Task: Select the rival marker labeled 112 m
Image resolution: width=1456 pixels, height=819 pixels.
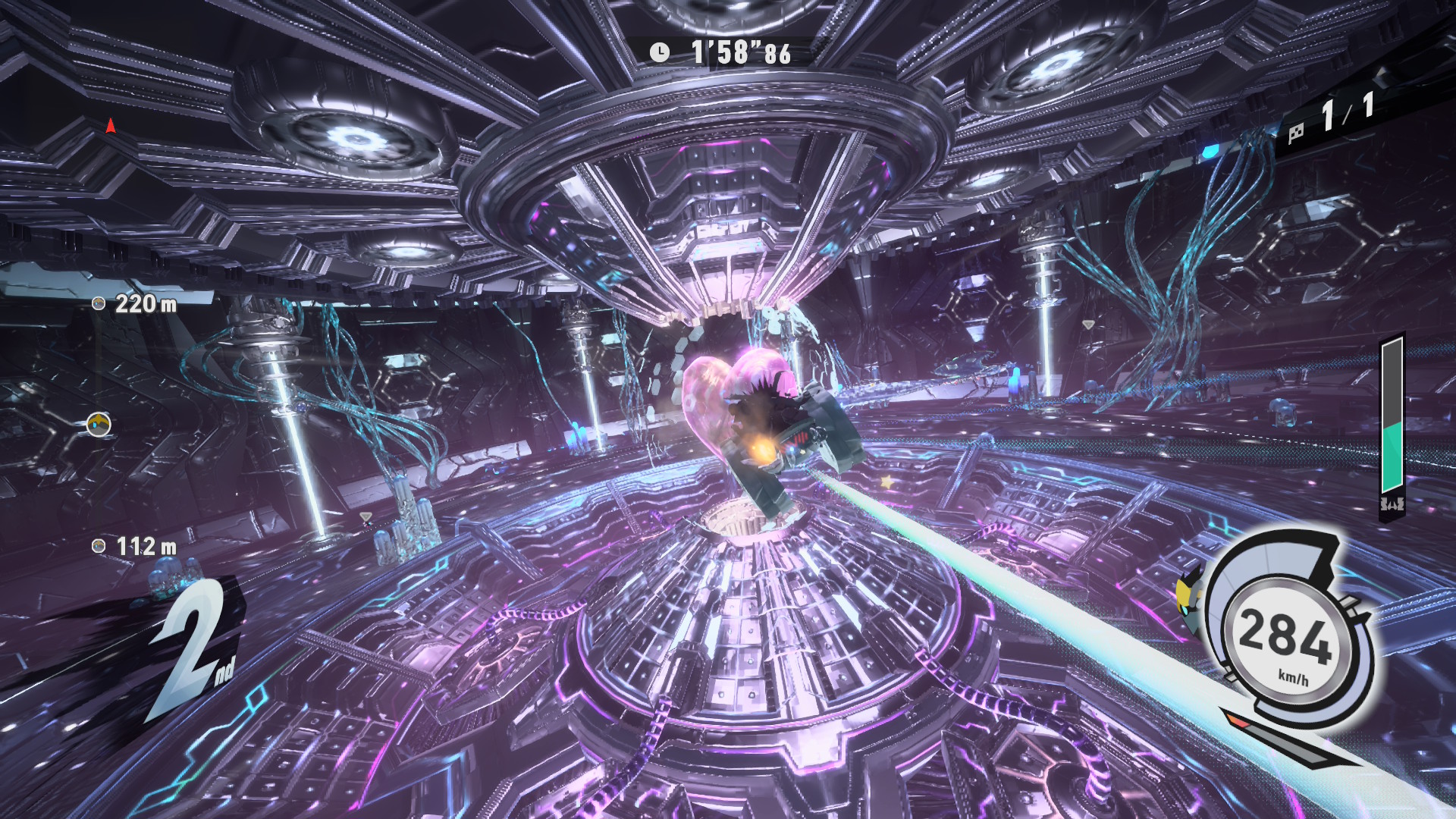Action: click(x=99, y=545)
